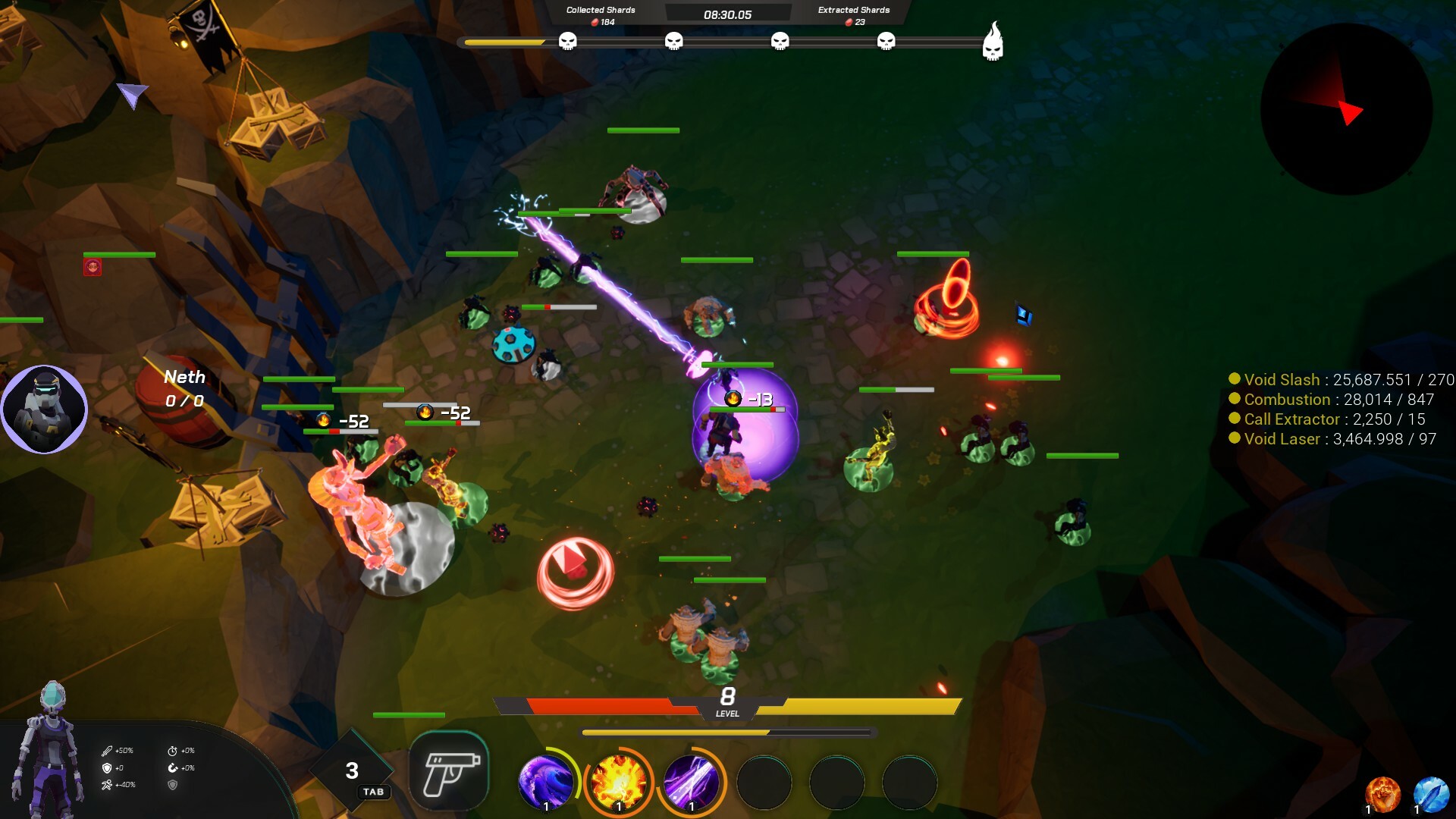Click the shield defense stat icon

coord(107,768)
